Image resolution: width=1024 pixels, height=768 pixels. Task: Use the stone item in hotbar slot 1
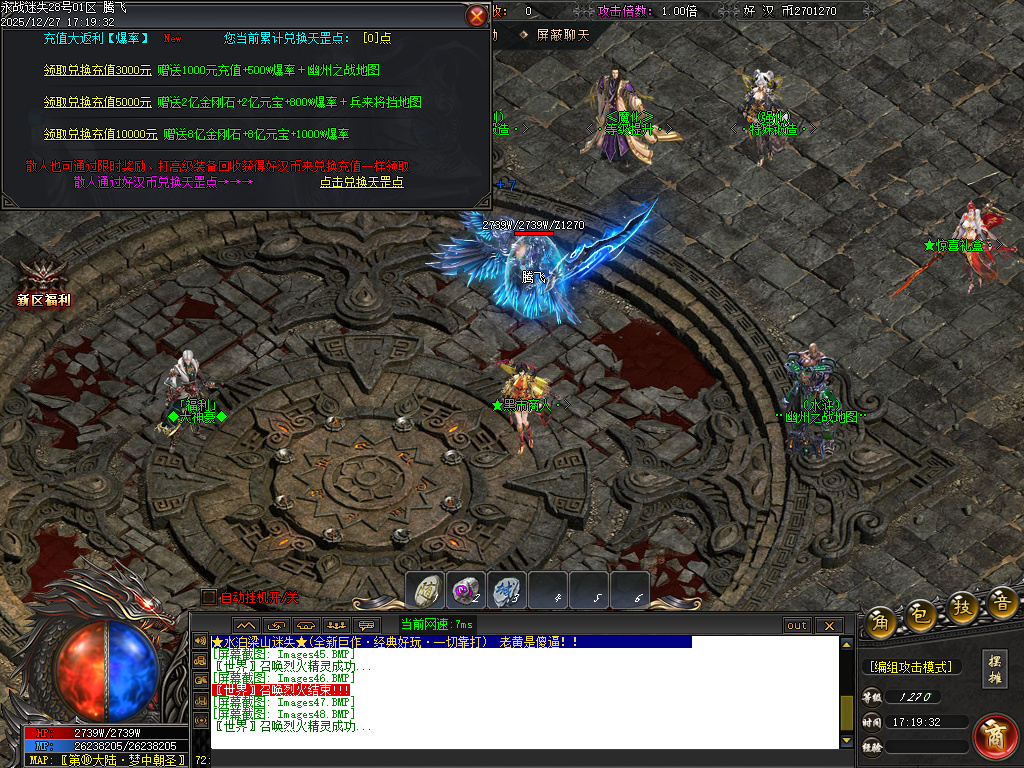pyautogui.click(x=425, y=590)
